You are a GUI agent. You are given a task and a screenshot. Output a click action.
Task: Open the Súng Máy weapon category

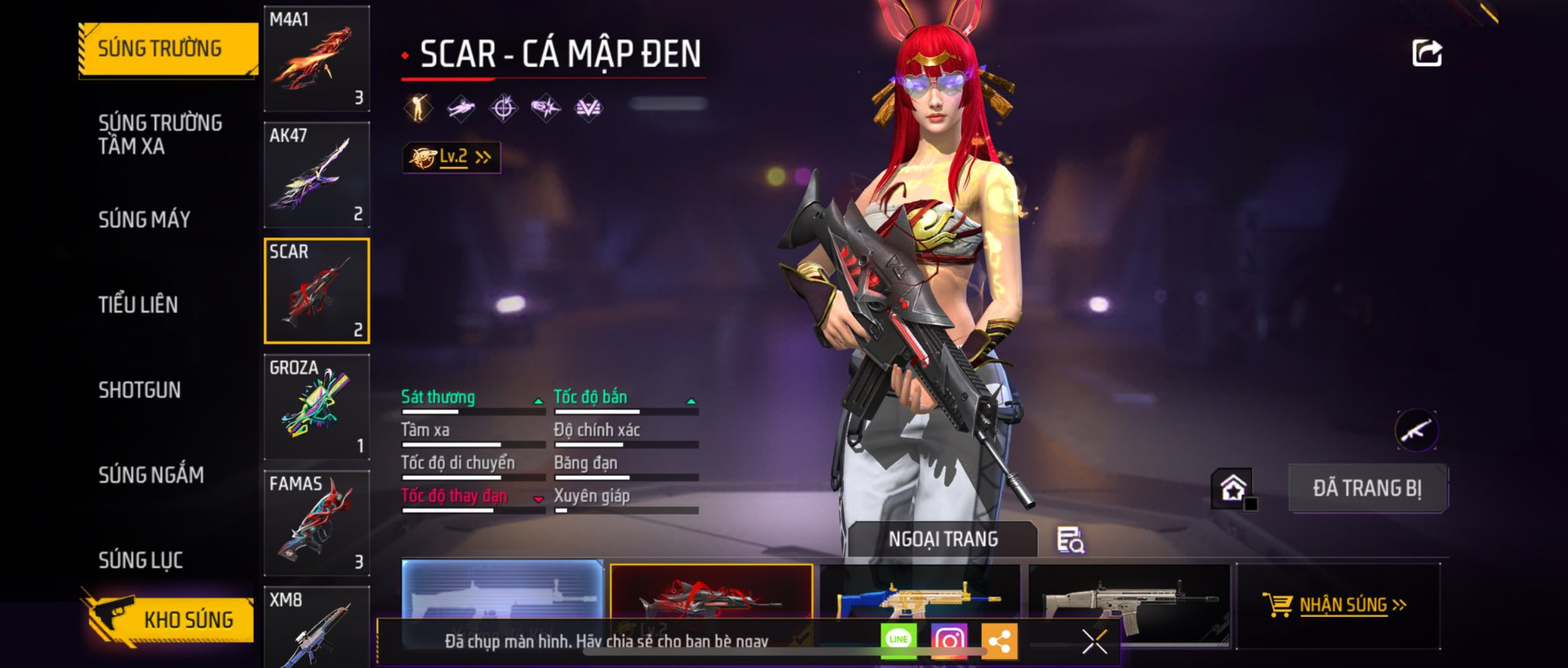pos(144,219)
